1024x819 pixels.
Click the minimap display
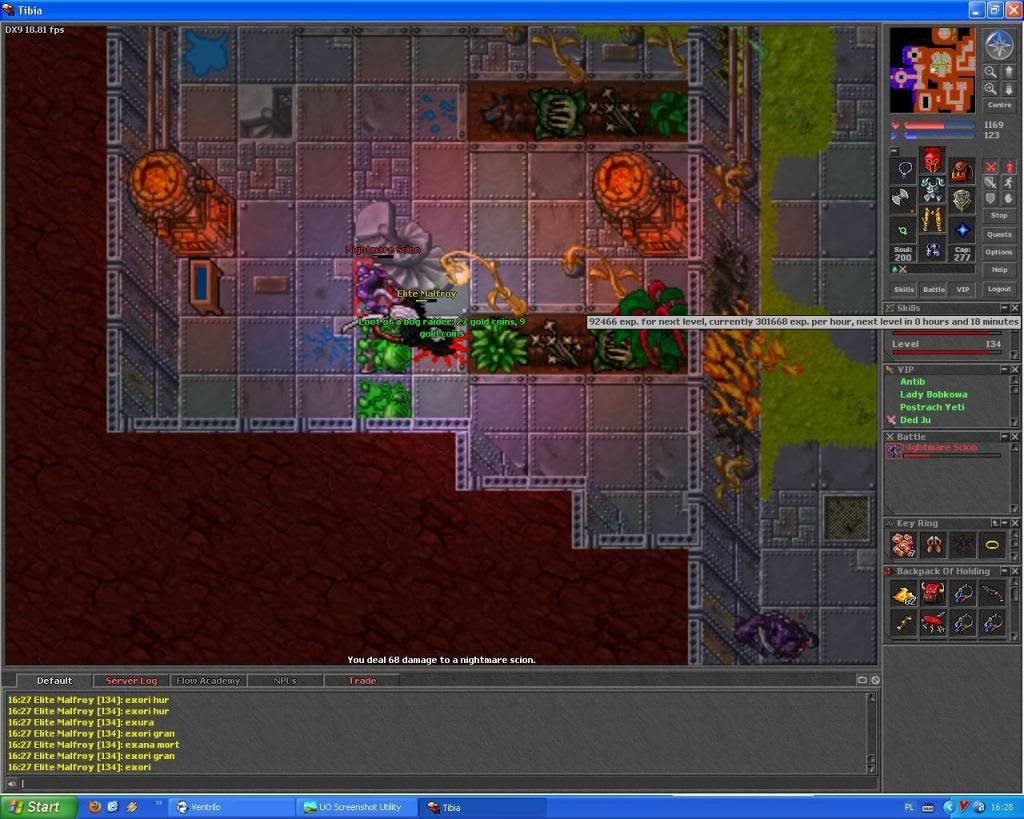click(932, 70)
